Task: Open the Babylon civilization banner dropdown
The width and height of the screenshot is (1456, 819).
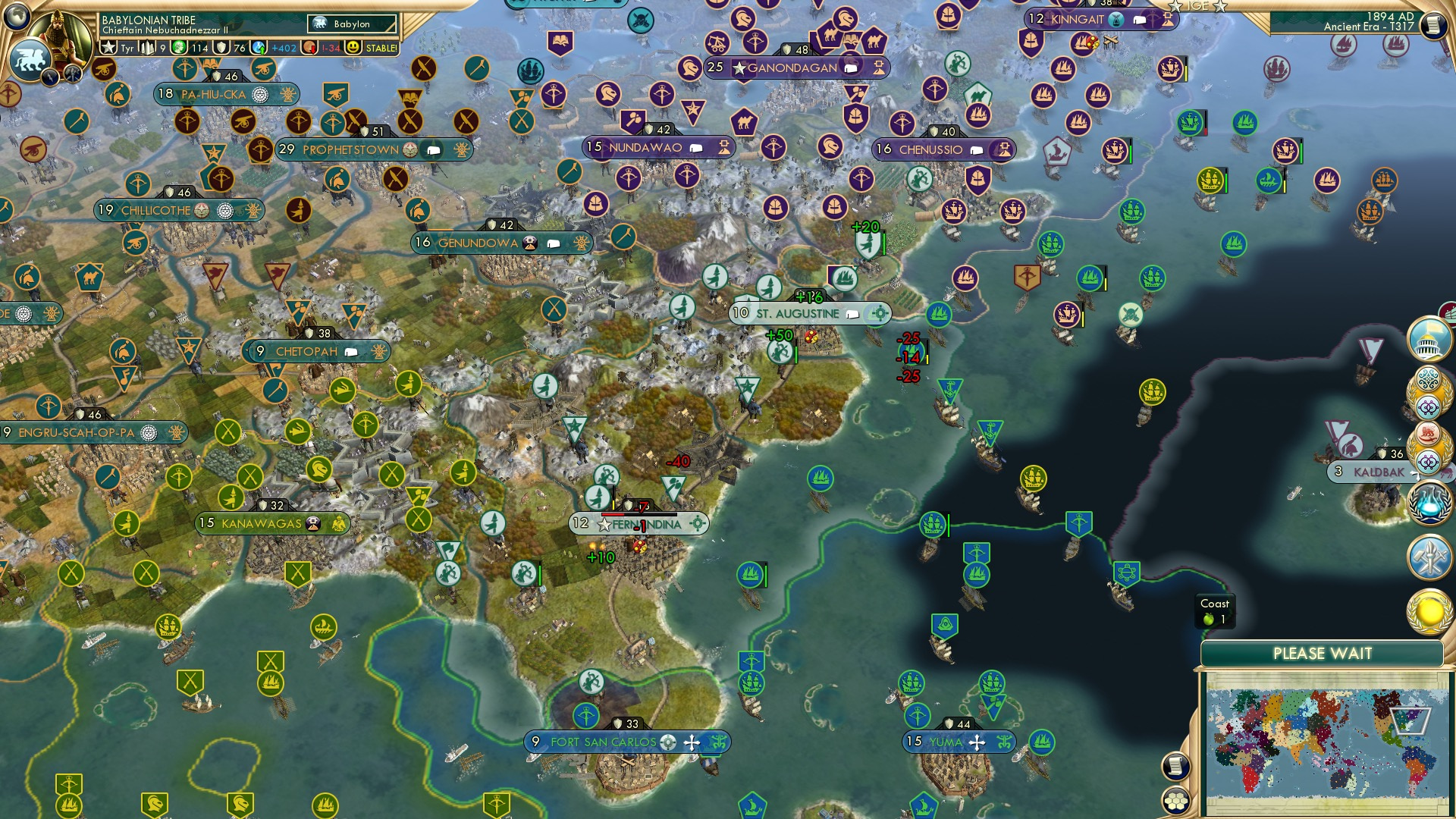Action: point(350,24)
